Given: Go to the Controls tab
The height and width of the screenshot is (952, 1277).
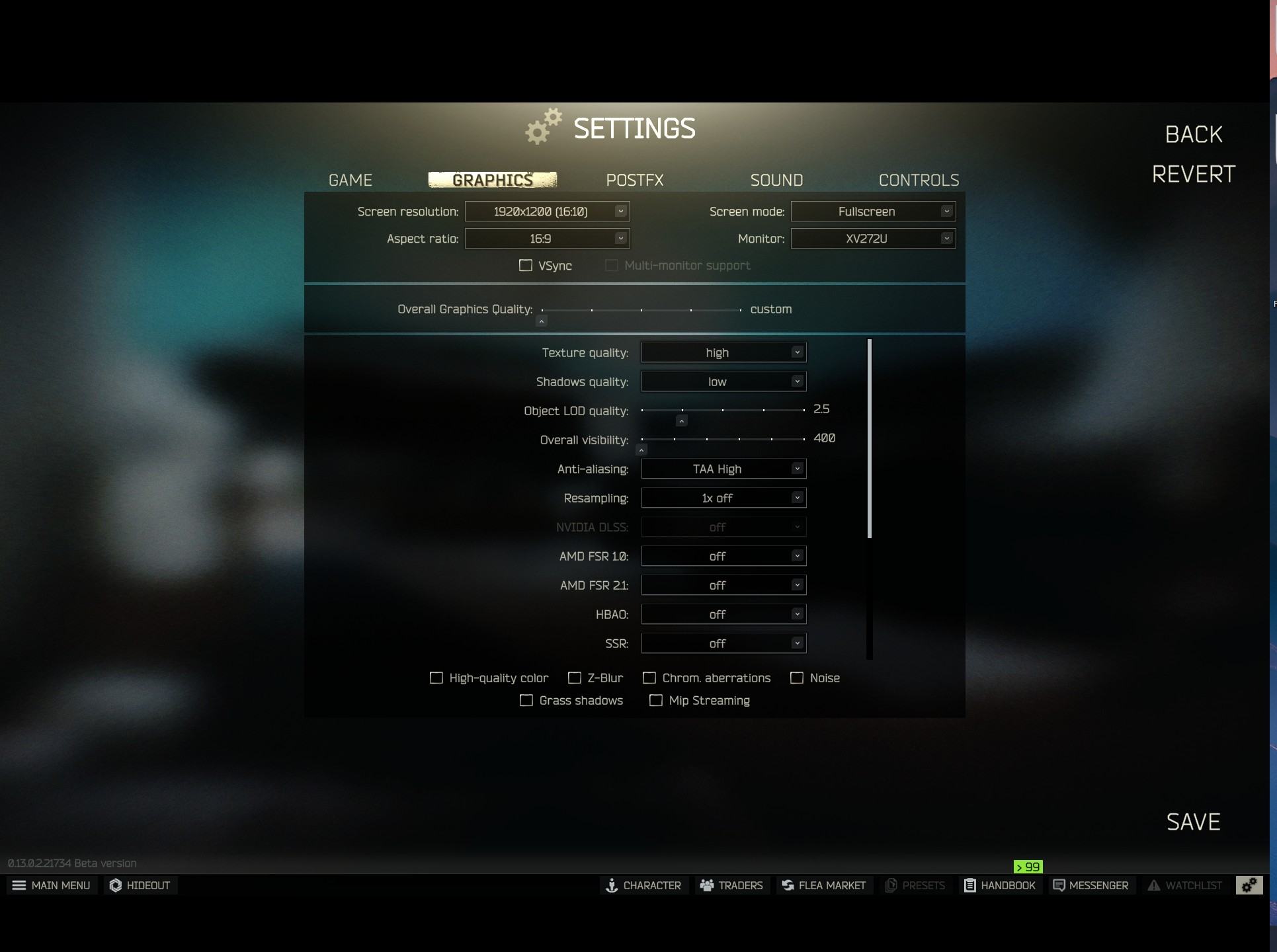Looking at the screenshot, I should pos(919,180).
